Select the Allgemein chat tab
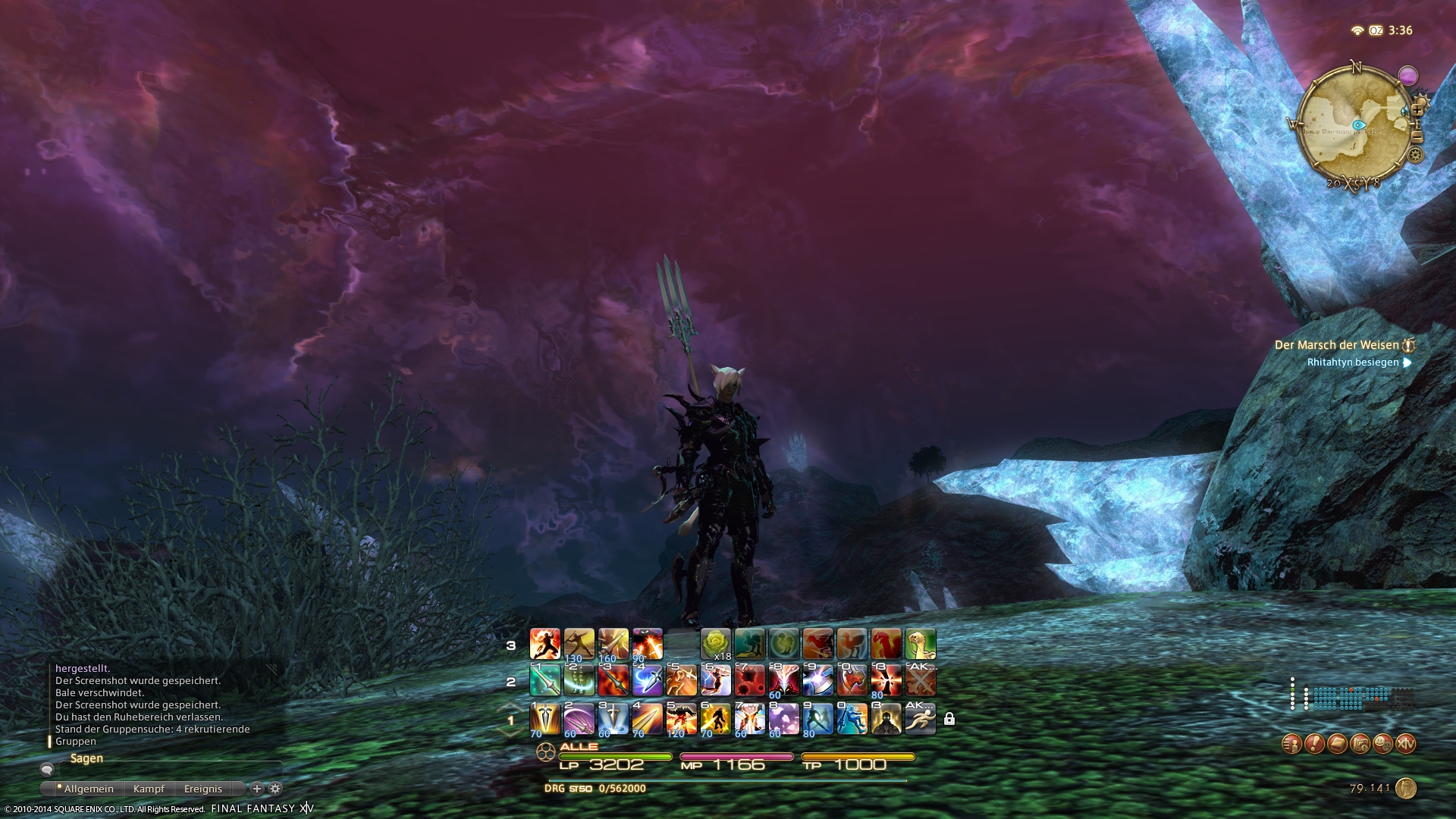1456x819 pixels. (x=89, y=789)
